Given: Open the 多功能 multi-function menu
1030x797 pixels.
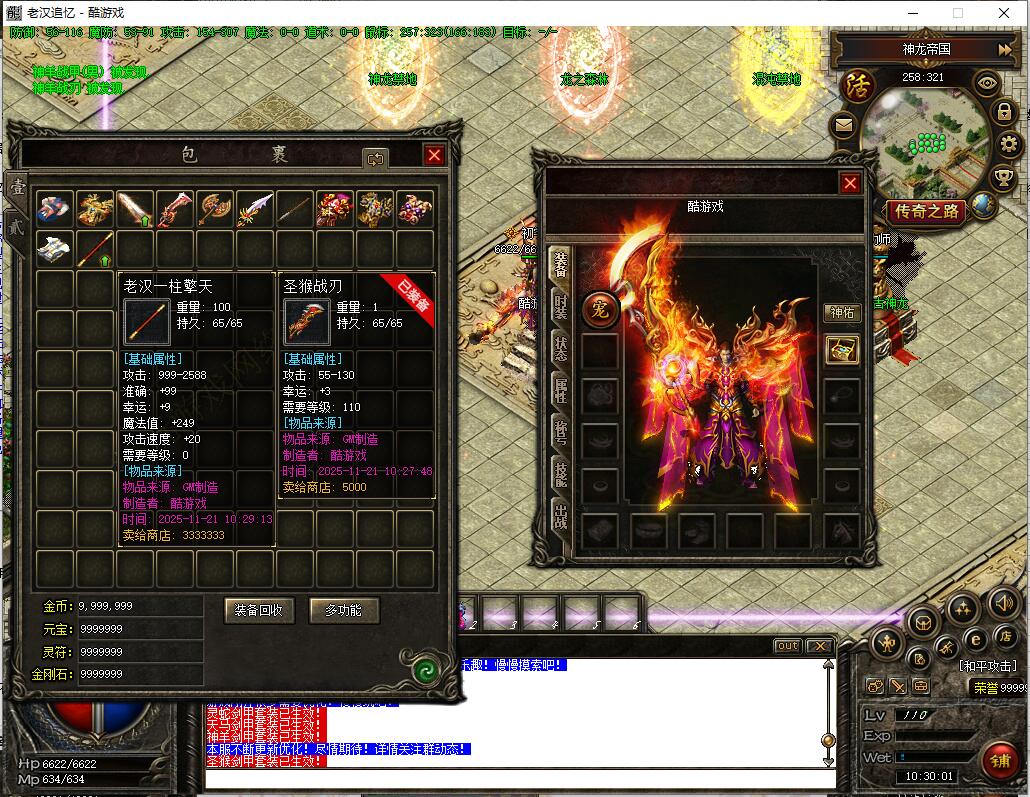Looking at the screenshot, I should tap(336, 609).
